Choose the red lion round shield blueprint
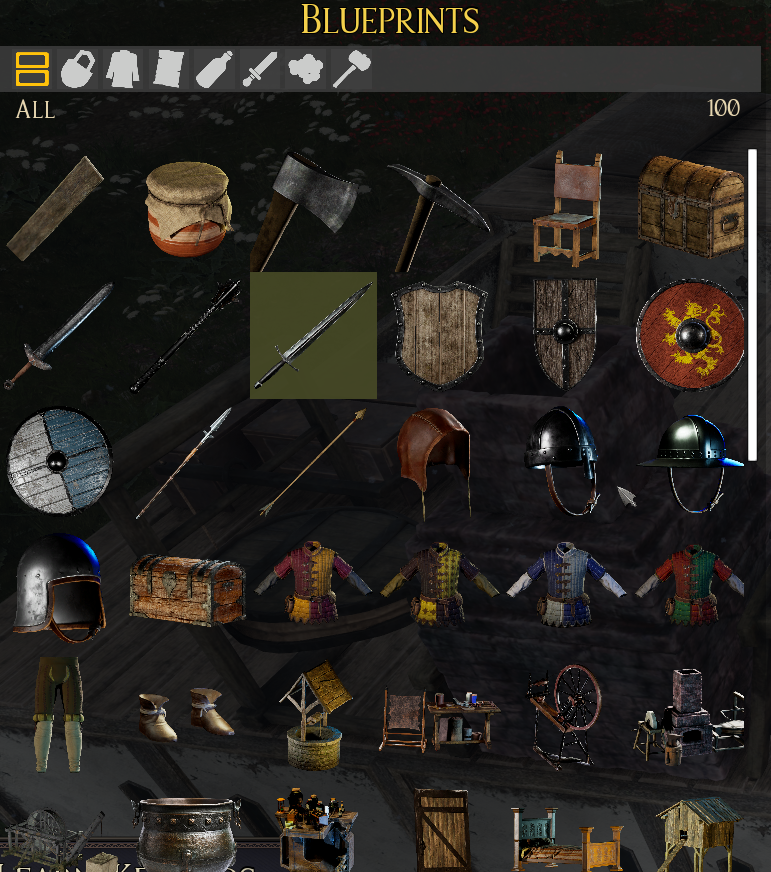 (x=691, y=335)
